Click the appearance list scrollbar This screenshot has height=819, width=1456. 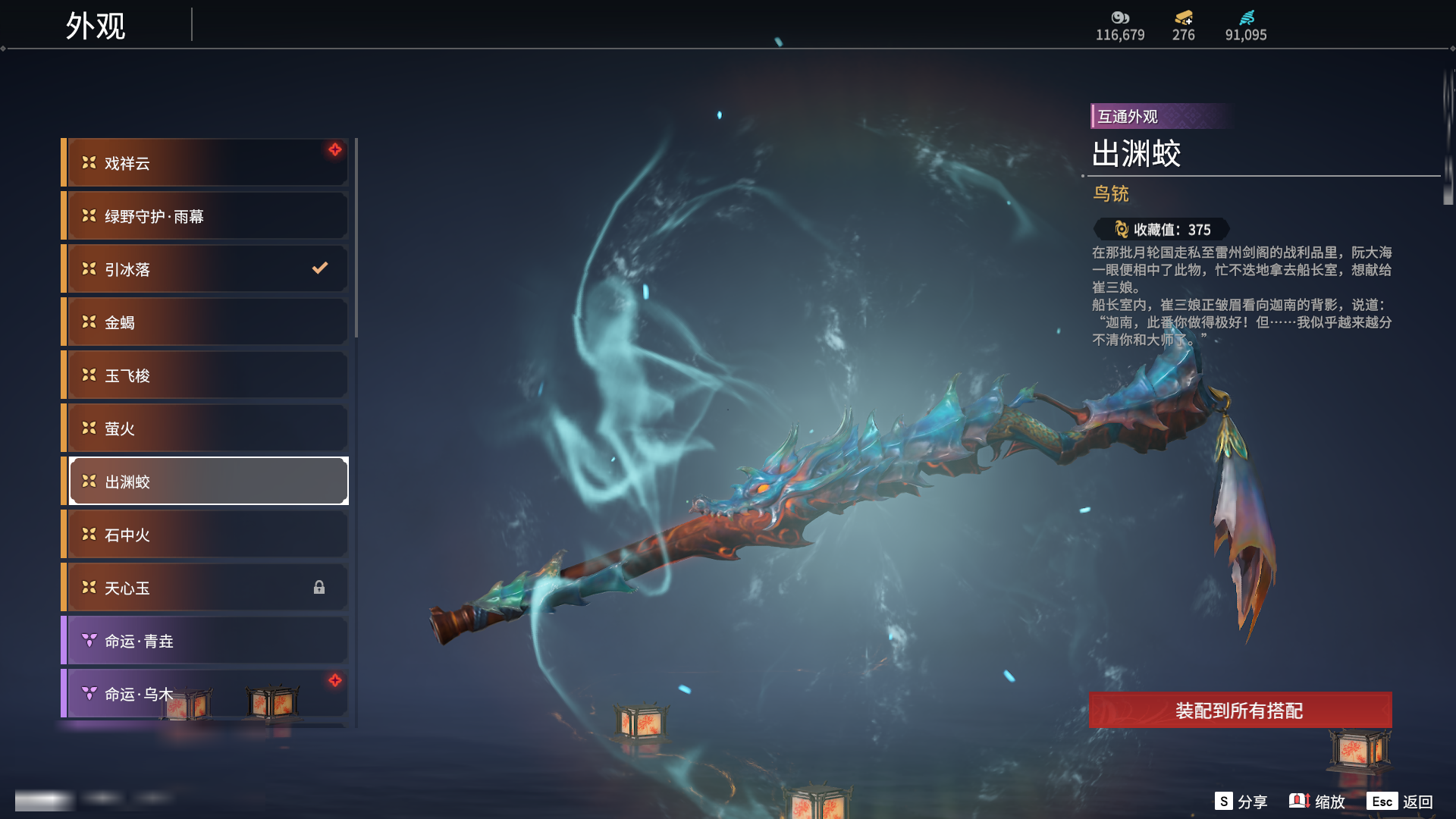[x=356, y=238]
